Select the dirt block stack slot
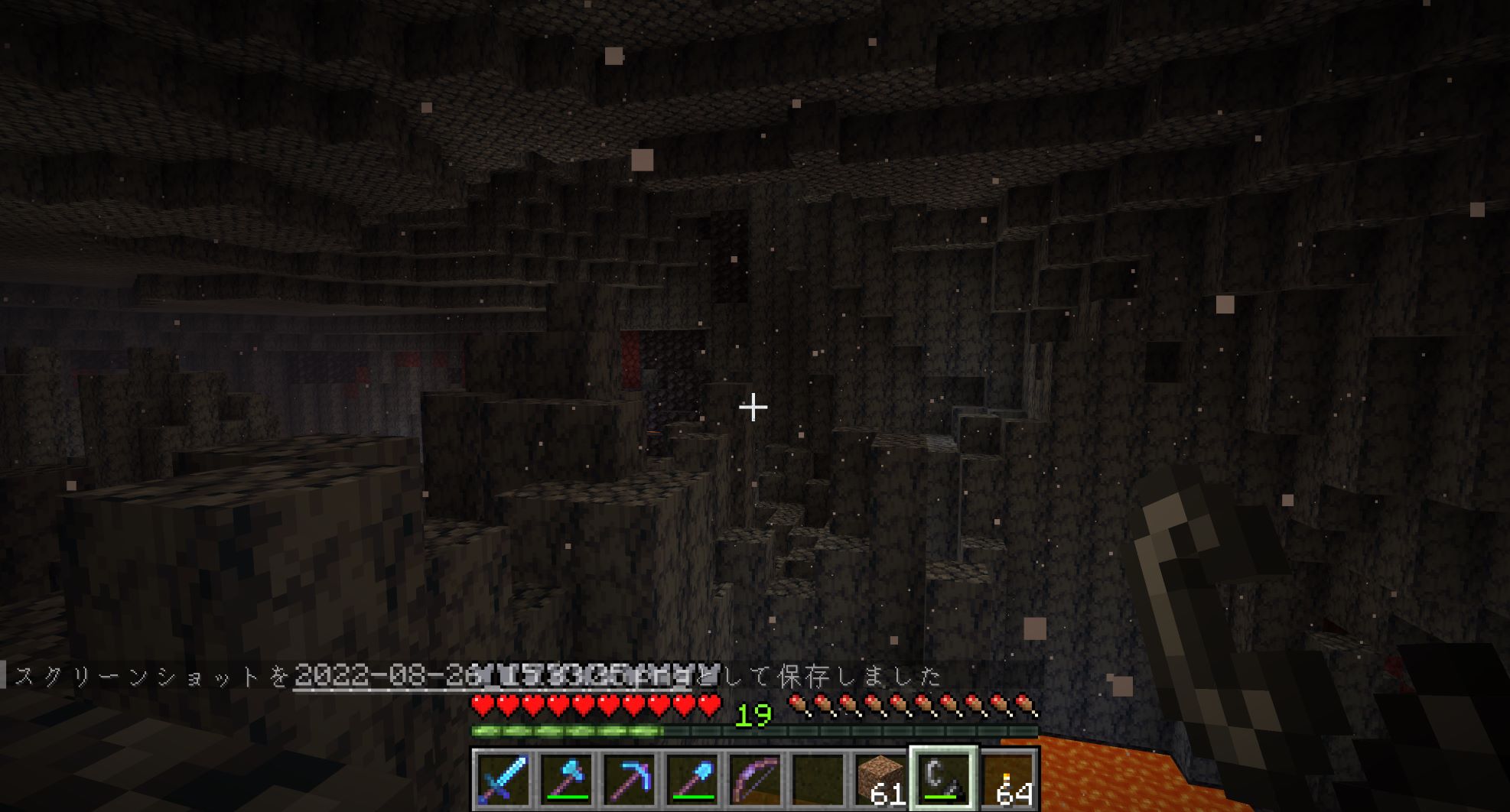Screen dimensions: 1510x812 (881, 778)
